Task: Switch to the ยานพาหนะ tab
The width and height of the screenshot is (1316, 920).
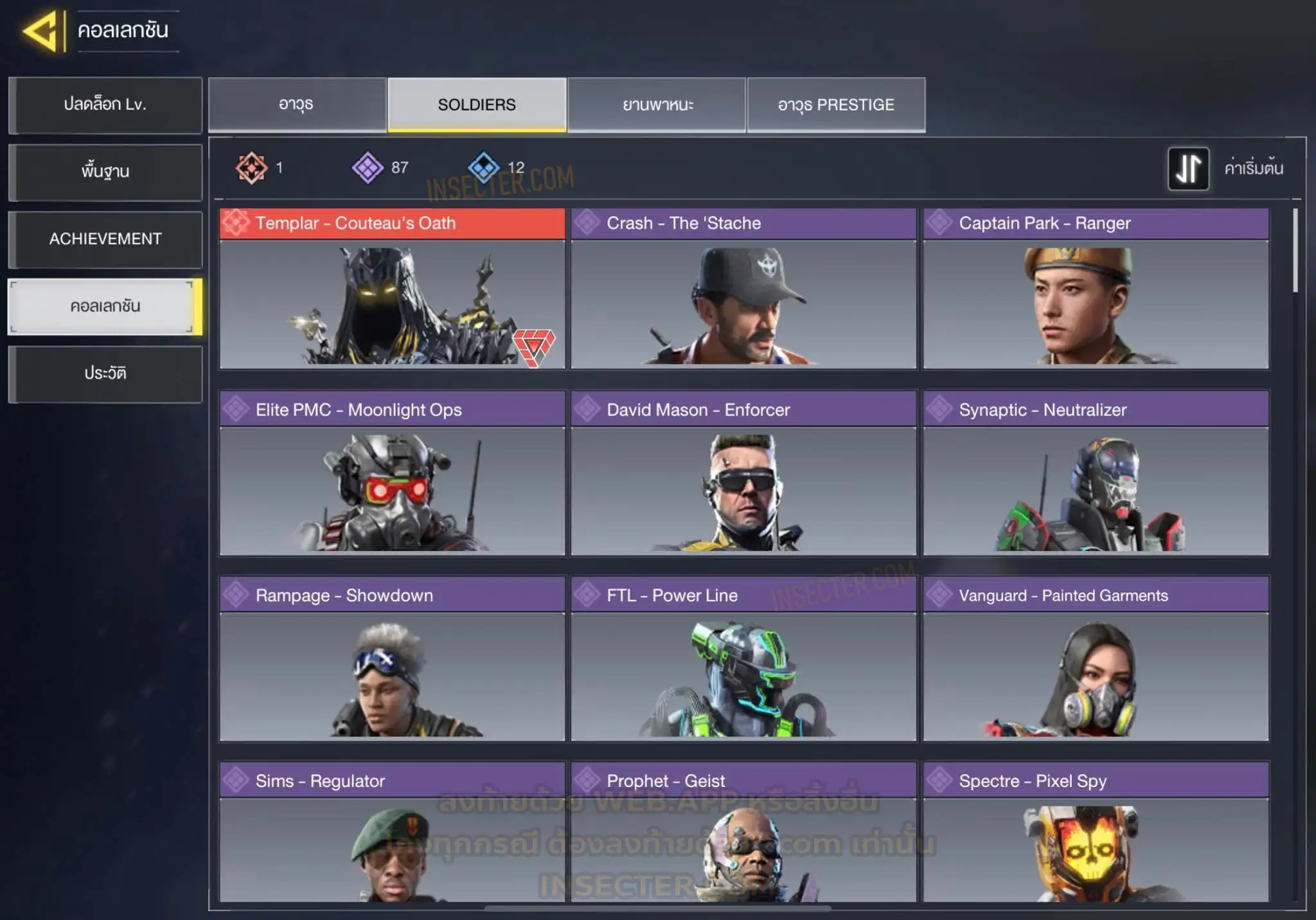Action: [657, 105]
